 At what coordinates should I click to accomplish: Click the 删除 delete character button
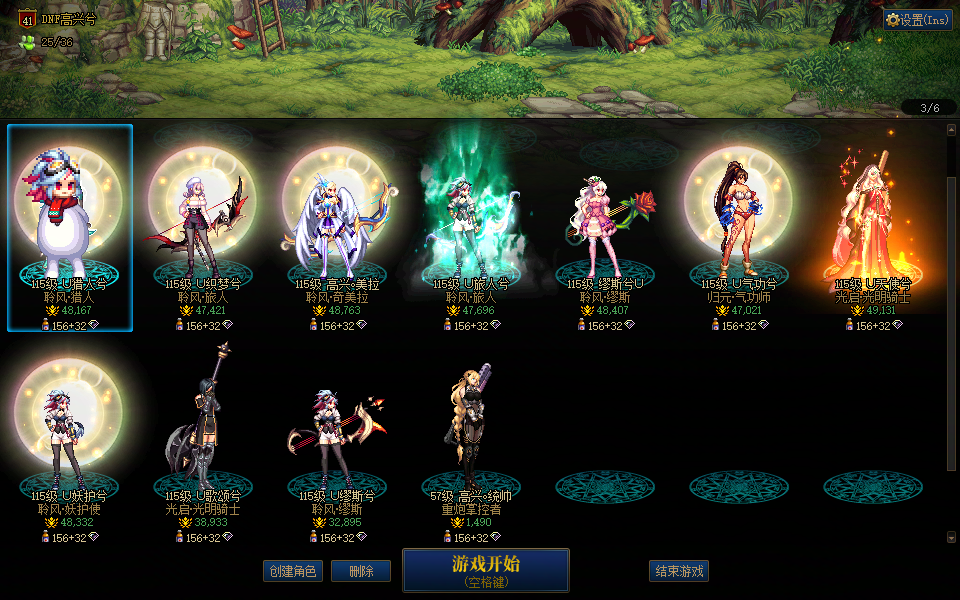click(361, 571)
